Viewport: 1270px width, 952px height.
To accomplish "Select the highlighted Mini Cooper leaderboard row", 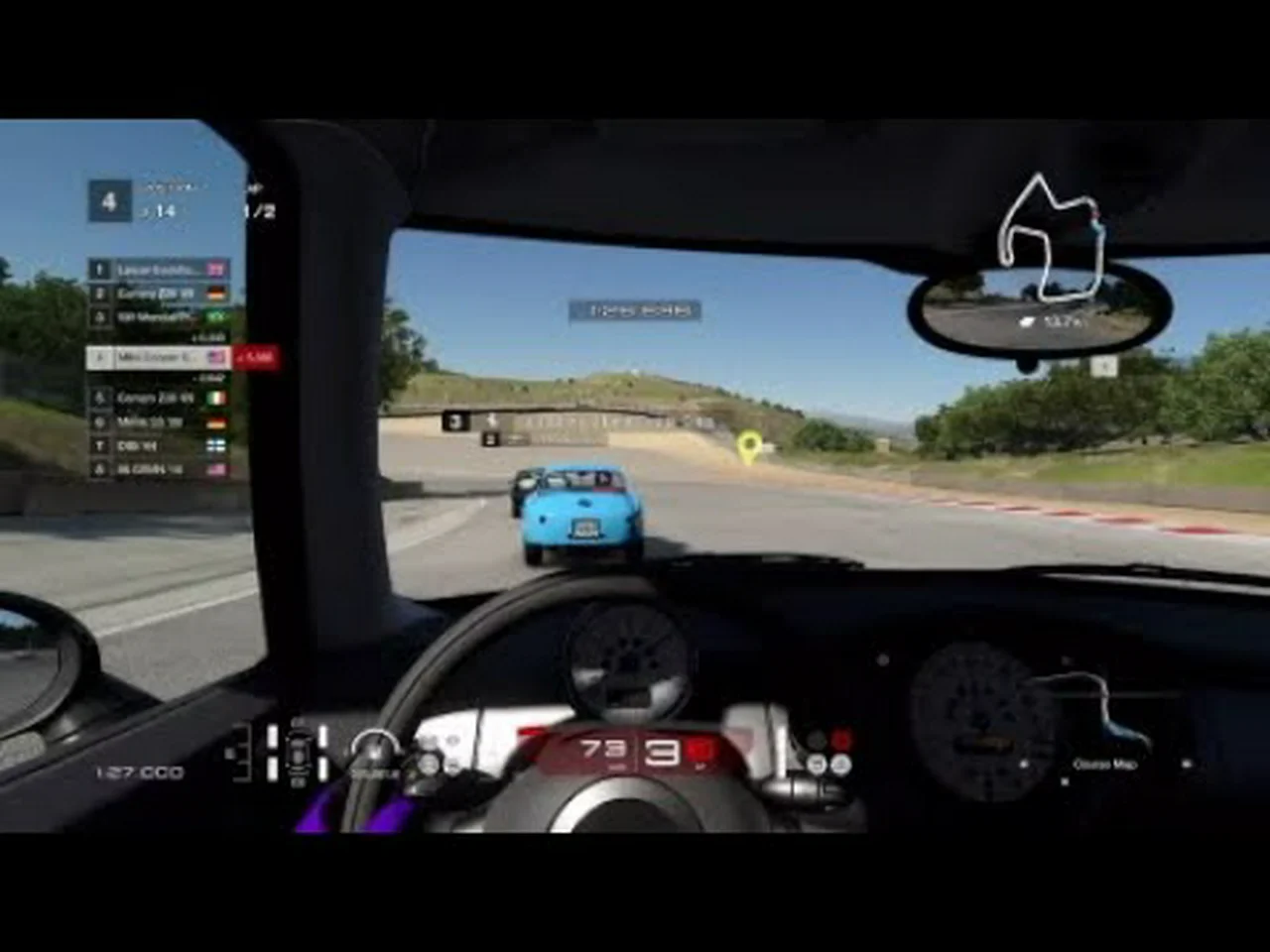I will tap(159, 357).
